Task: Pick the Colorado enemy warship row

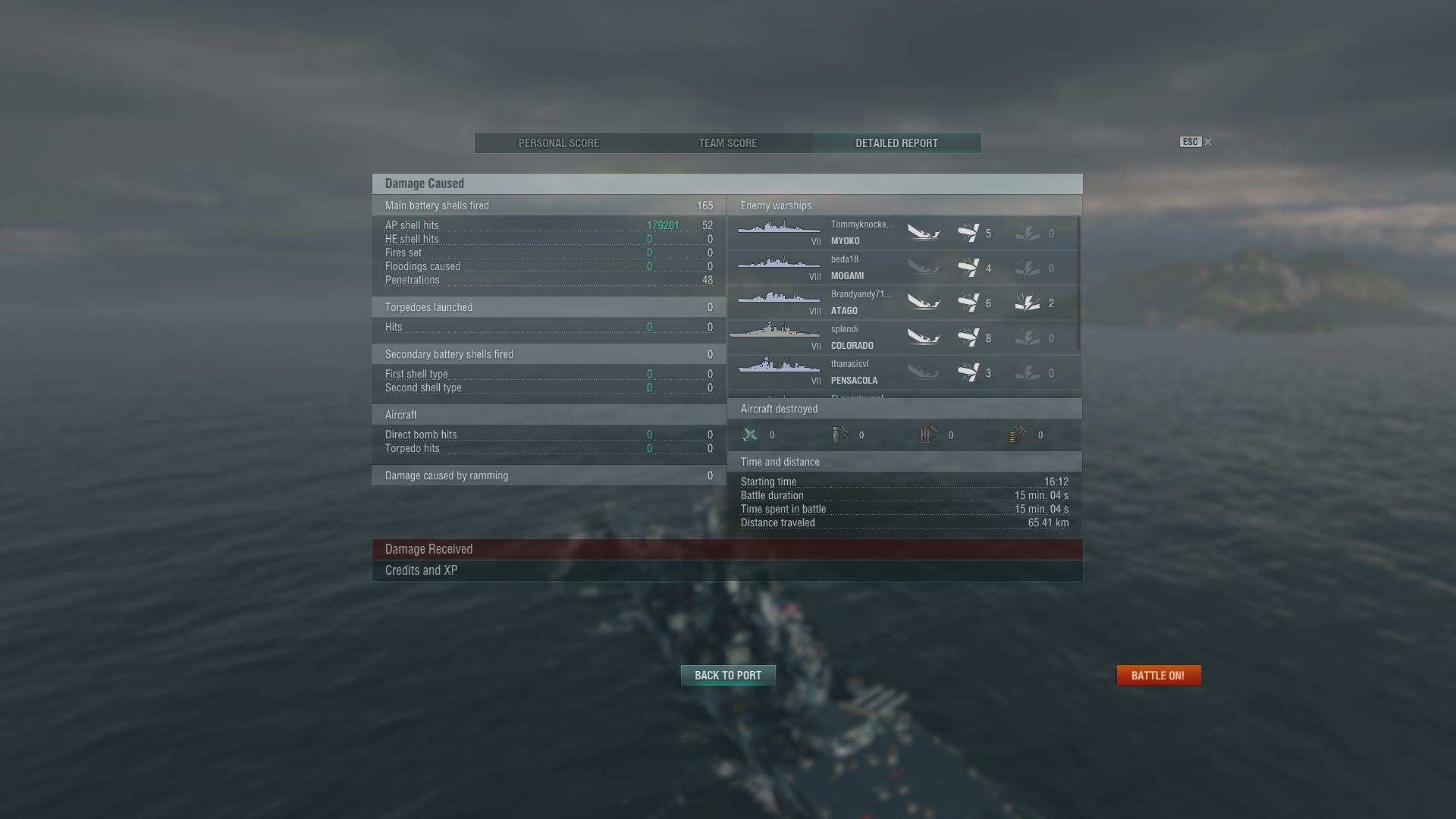Action: pos(902,337)
